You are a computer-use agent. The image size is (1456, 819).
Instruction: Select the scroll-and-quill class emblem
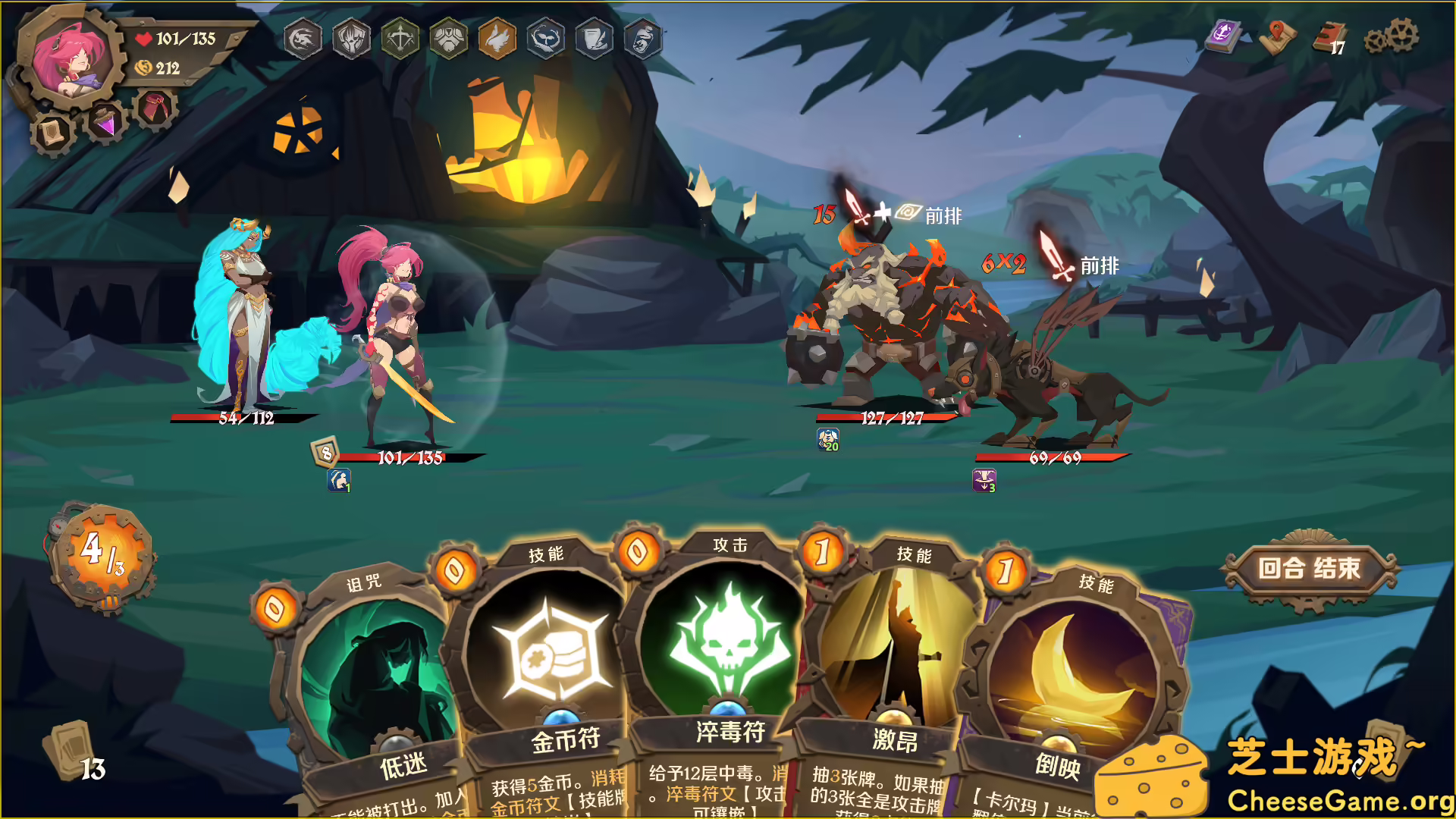[x=597, y=39]
